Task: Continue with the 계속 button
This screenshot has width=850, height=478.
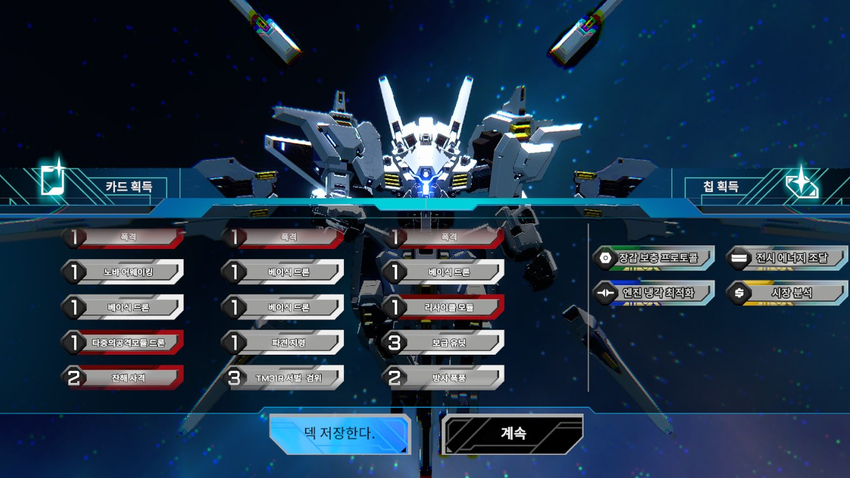Action: pyautogui.click(x=512, y=434)
